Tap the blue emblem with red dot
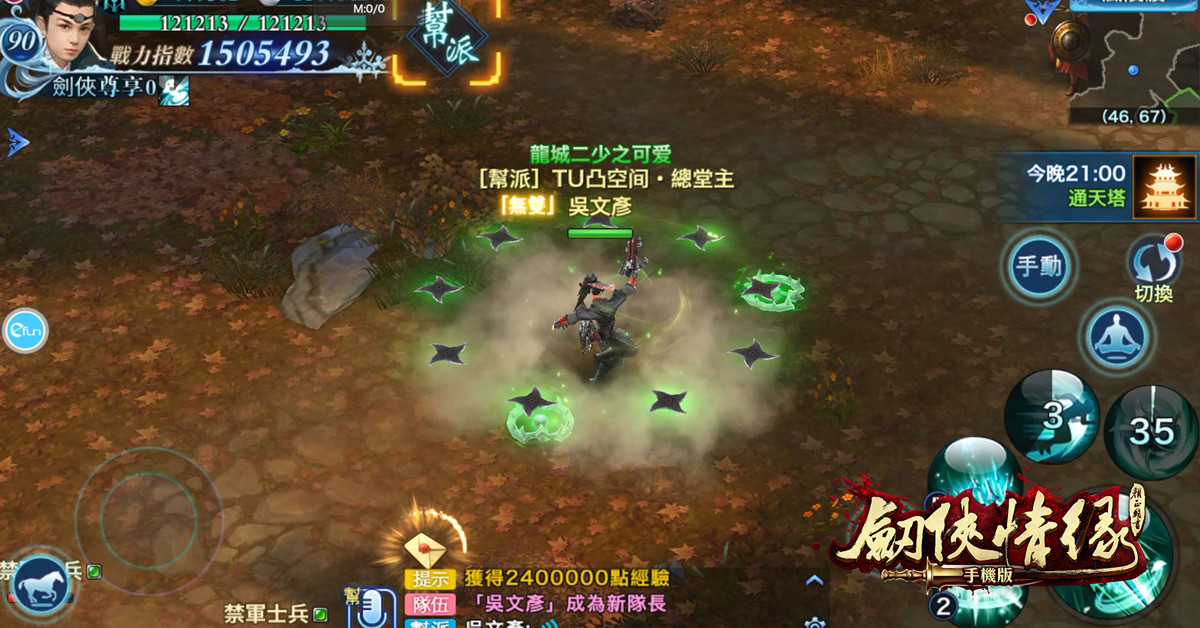This screenshot has width=1200, height=628. coord(1044,12)
